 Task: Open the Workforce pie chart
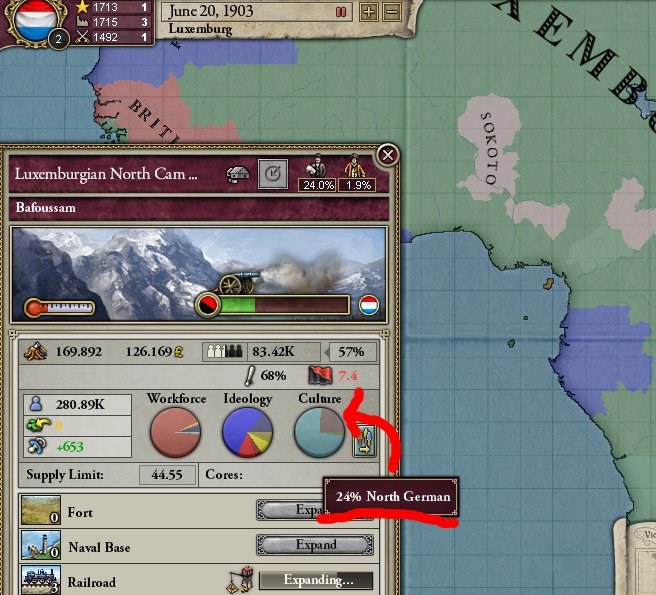176,433
